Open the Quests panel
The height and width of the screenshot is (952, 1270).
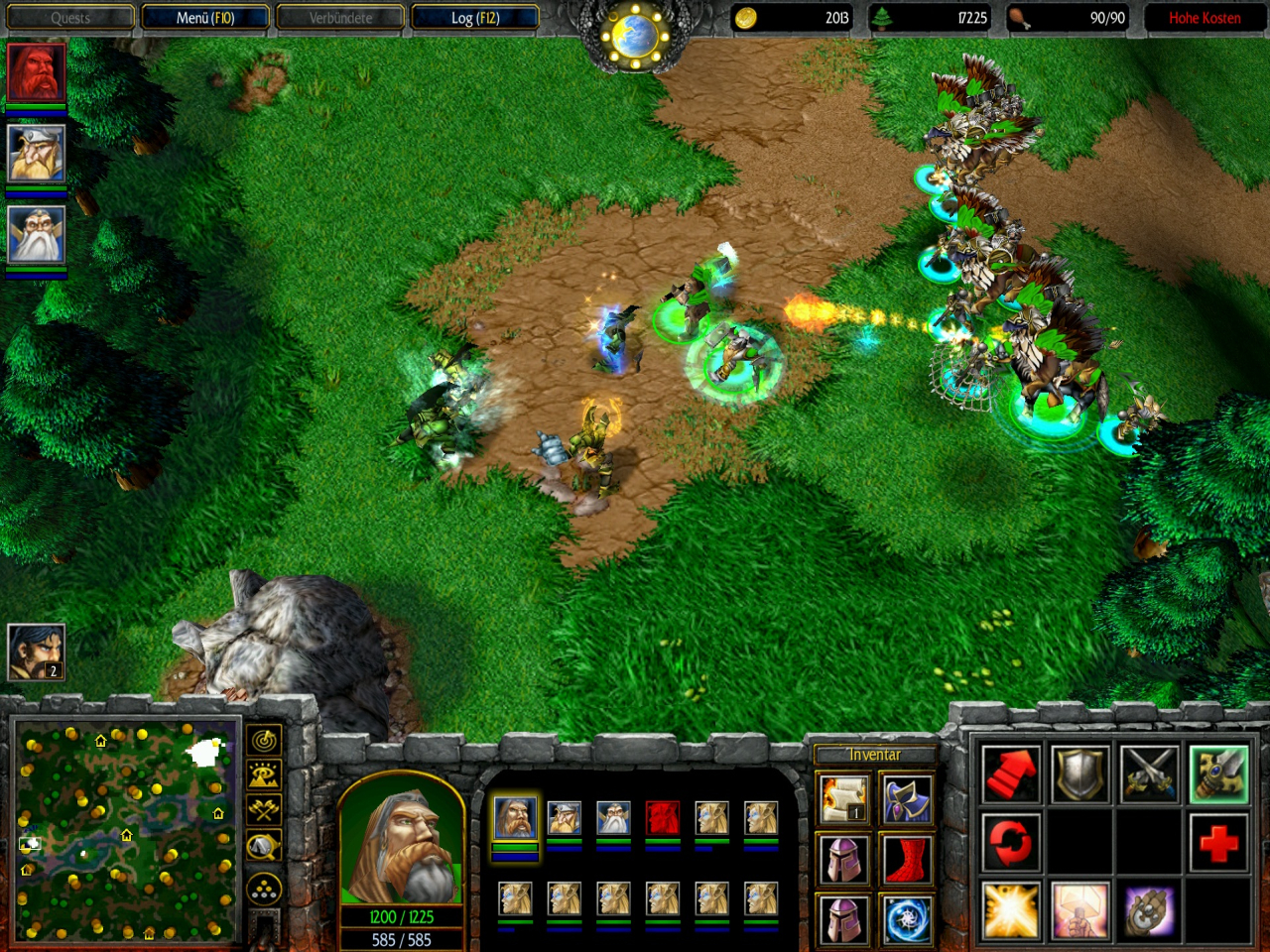[70, 18]
